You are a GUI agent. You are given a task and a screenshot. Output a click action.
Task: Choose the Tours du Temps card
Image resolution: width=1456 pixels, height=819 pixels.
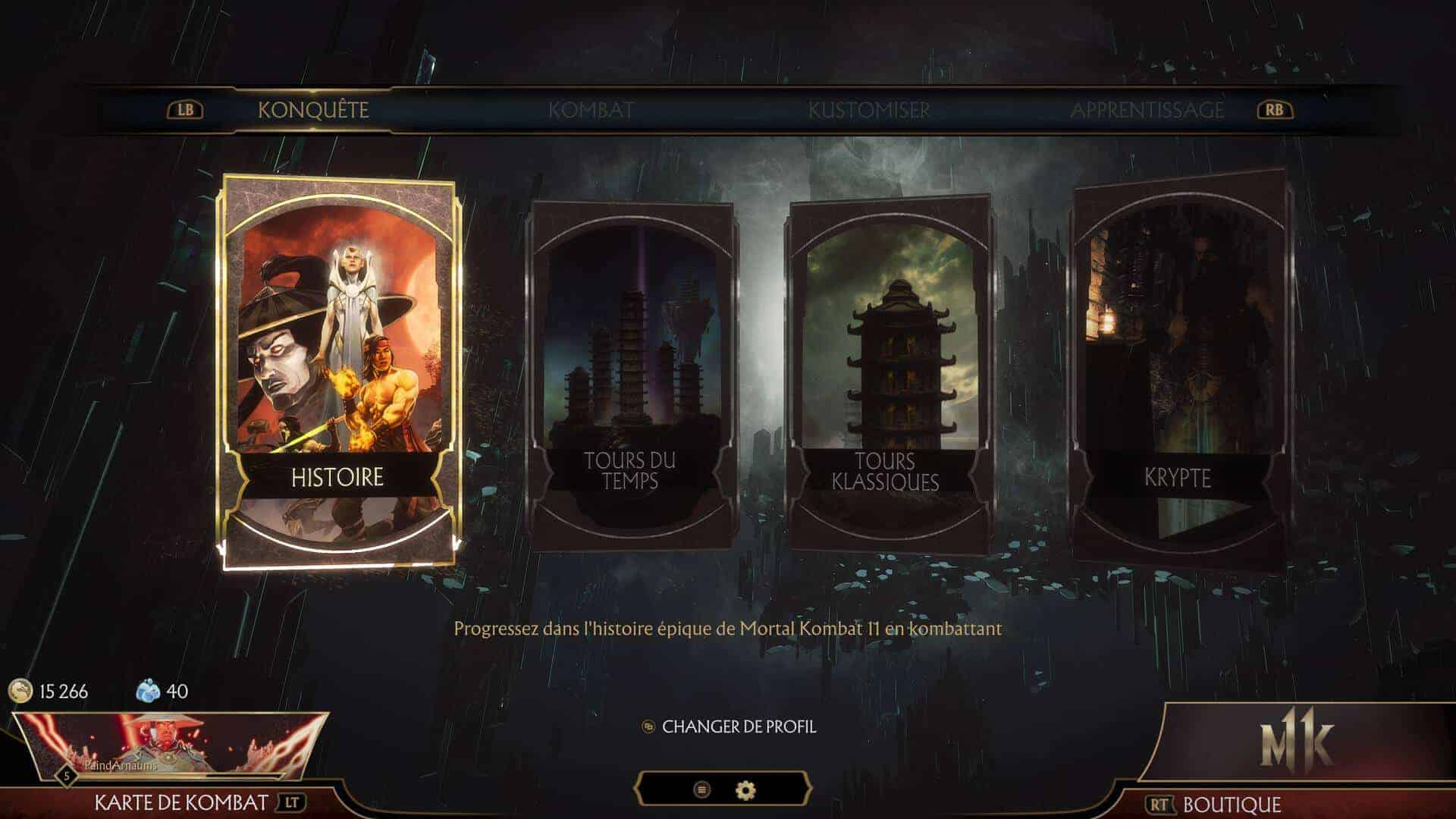tap(630, 375)
